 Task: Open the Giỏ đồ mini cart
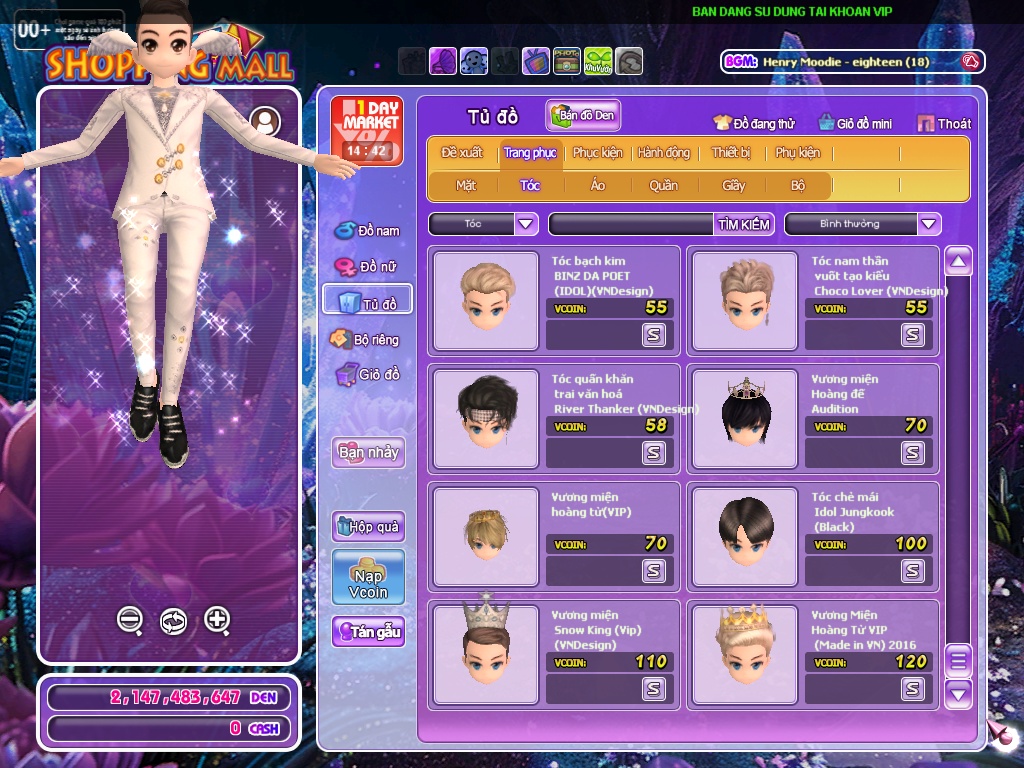point(855,123)
